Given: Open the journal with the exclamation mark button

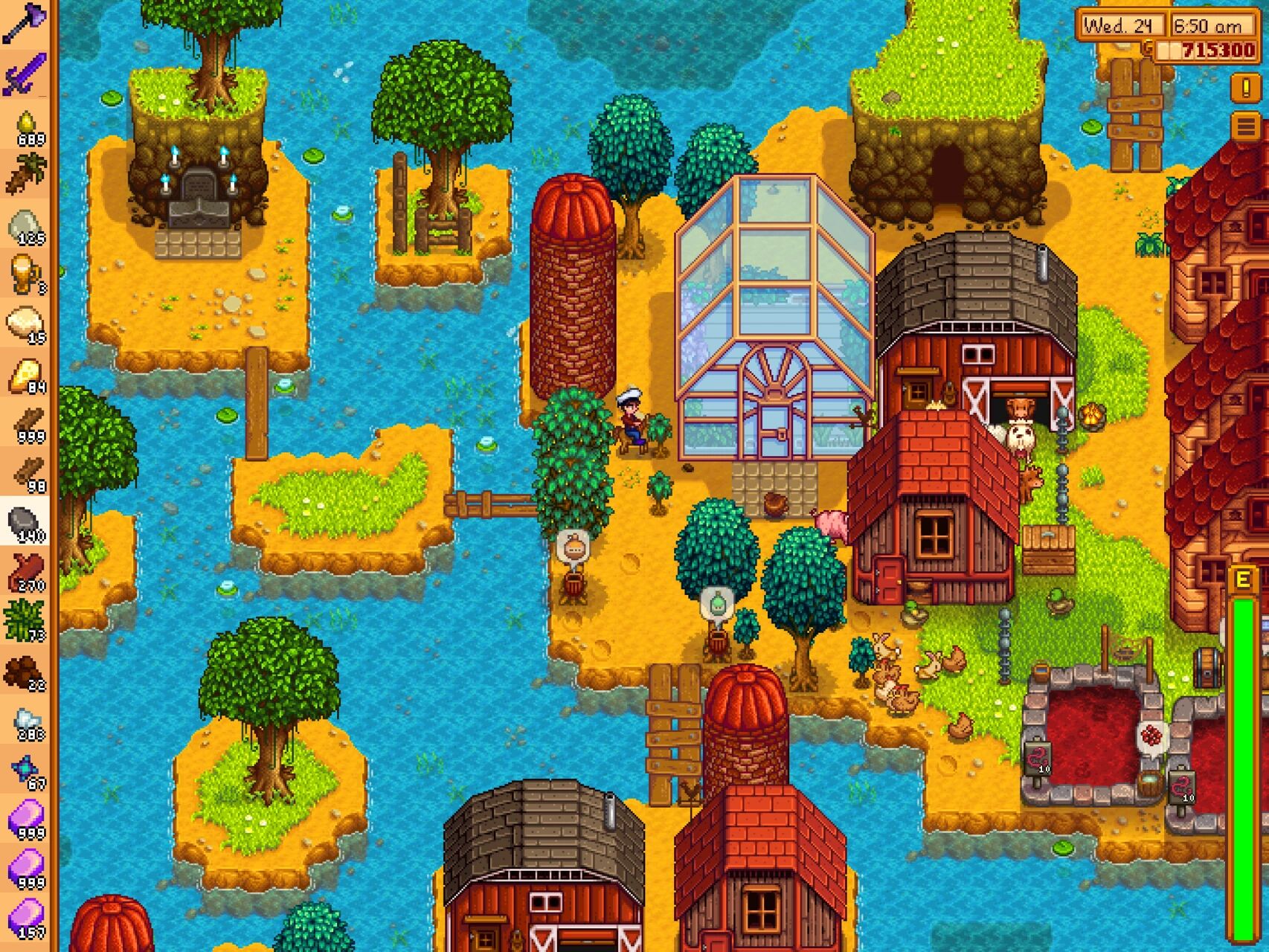Looking at the screenshot, I should [x=1245, y=88].
